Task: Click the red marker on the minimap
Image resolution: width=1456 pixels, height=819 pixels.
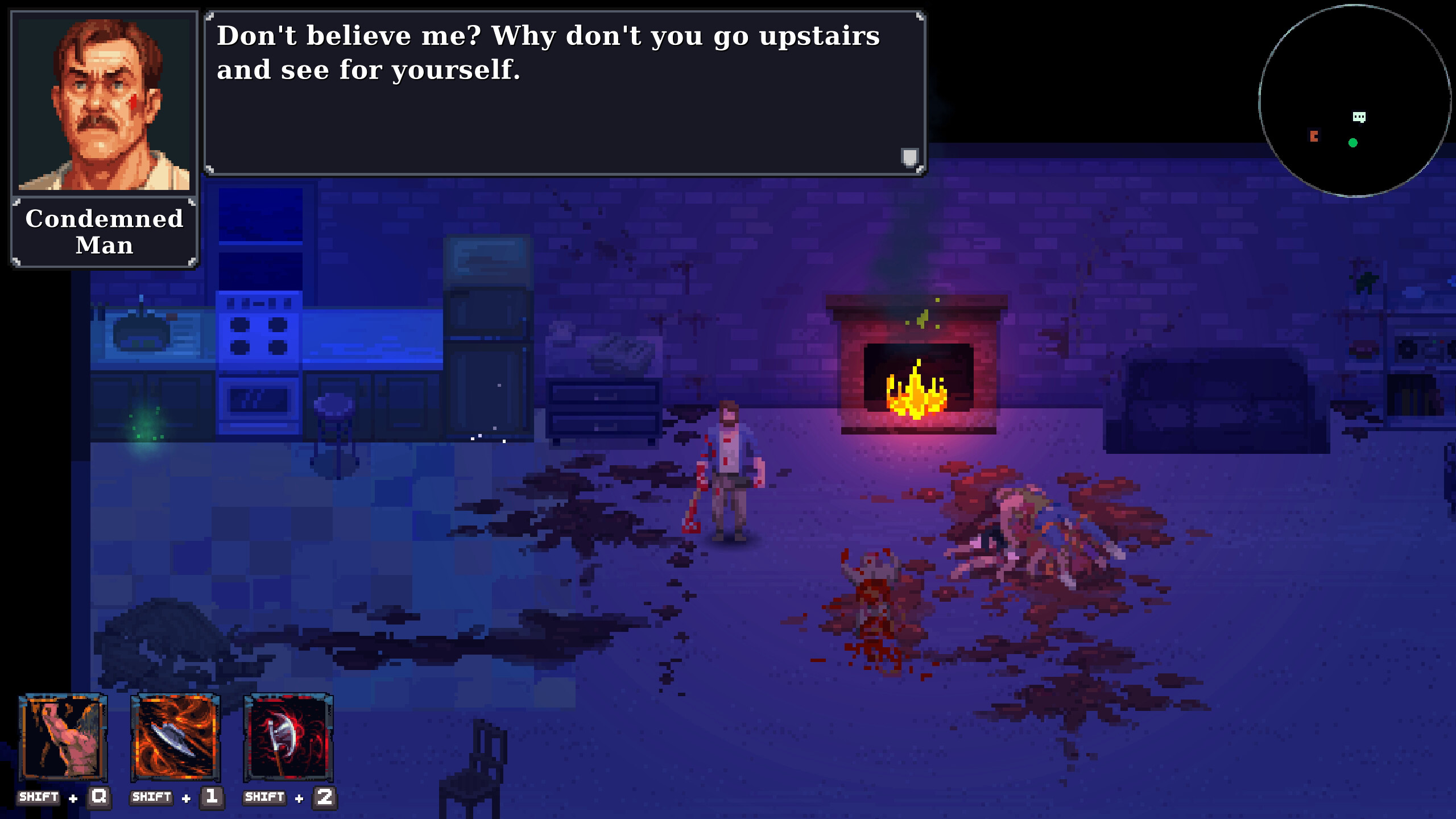Action: pos(1314,136)
